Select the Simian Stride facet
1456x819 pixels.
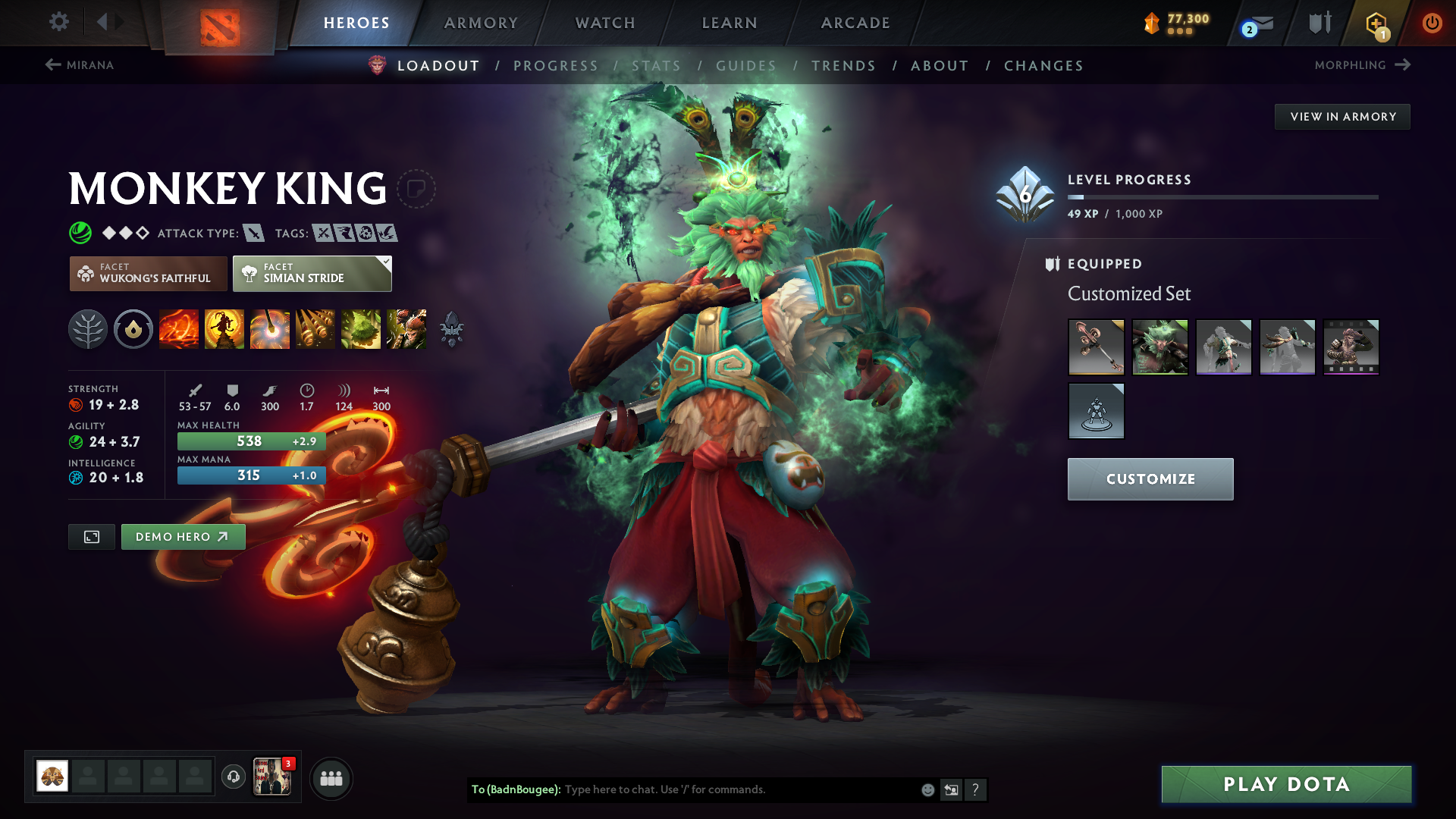[x=311, y=273]
